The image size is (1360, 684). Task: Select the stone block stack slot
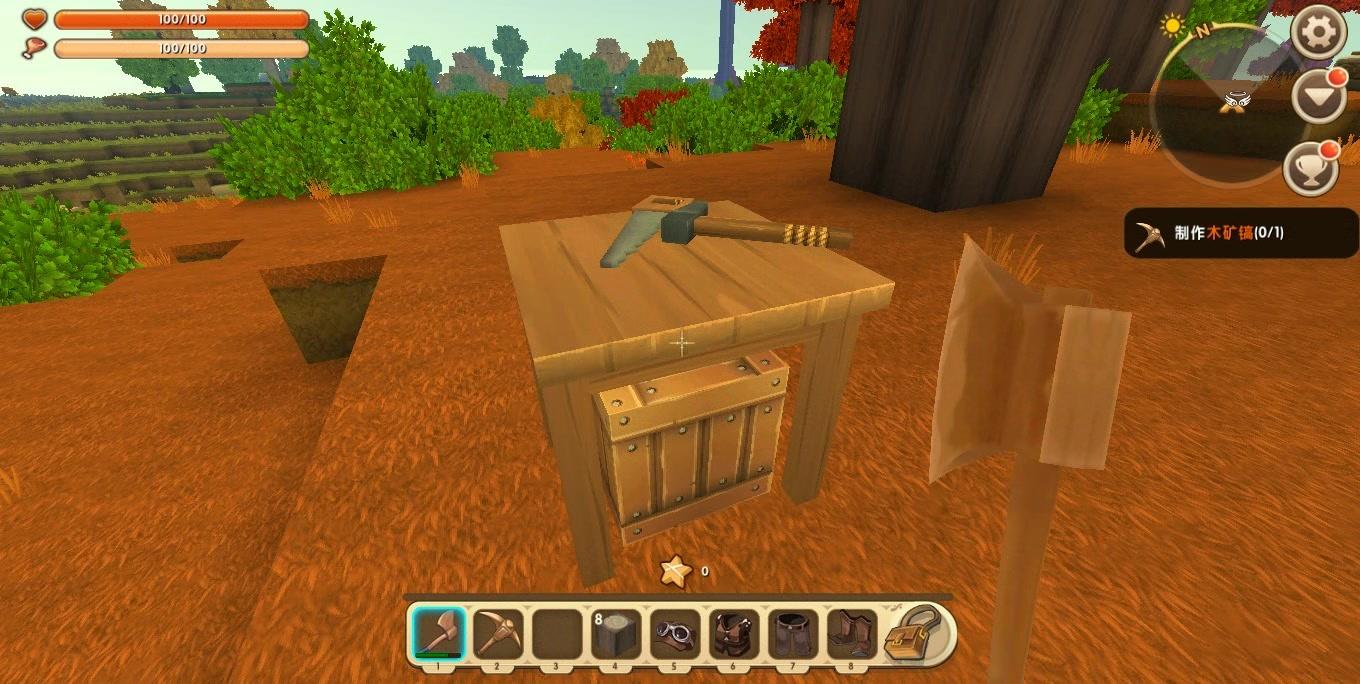(x=615, y=634)
